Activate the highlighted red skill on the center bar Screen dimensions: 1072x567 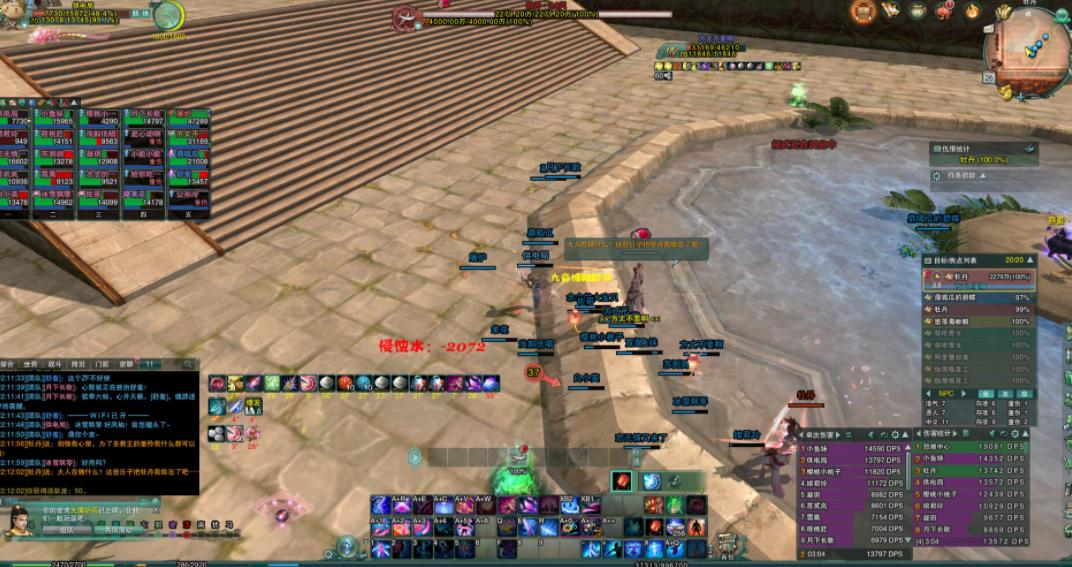point(622,481)
